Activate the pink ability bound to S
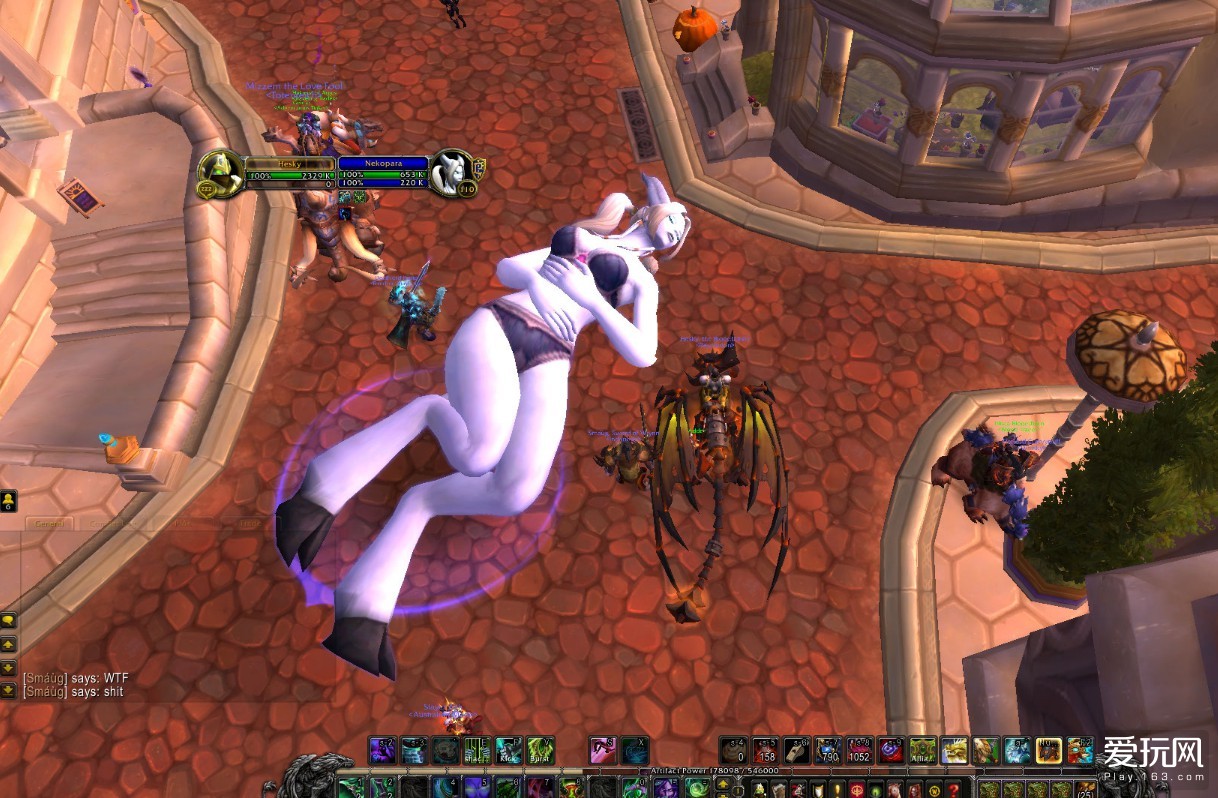The height and width of the screenshot is (798, 1218). pyautogui.click(x=603, y=751)
